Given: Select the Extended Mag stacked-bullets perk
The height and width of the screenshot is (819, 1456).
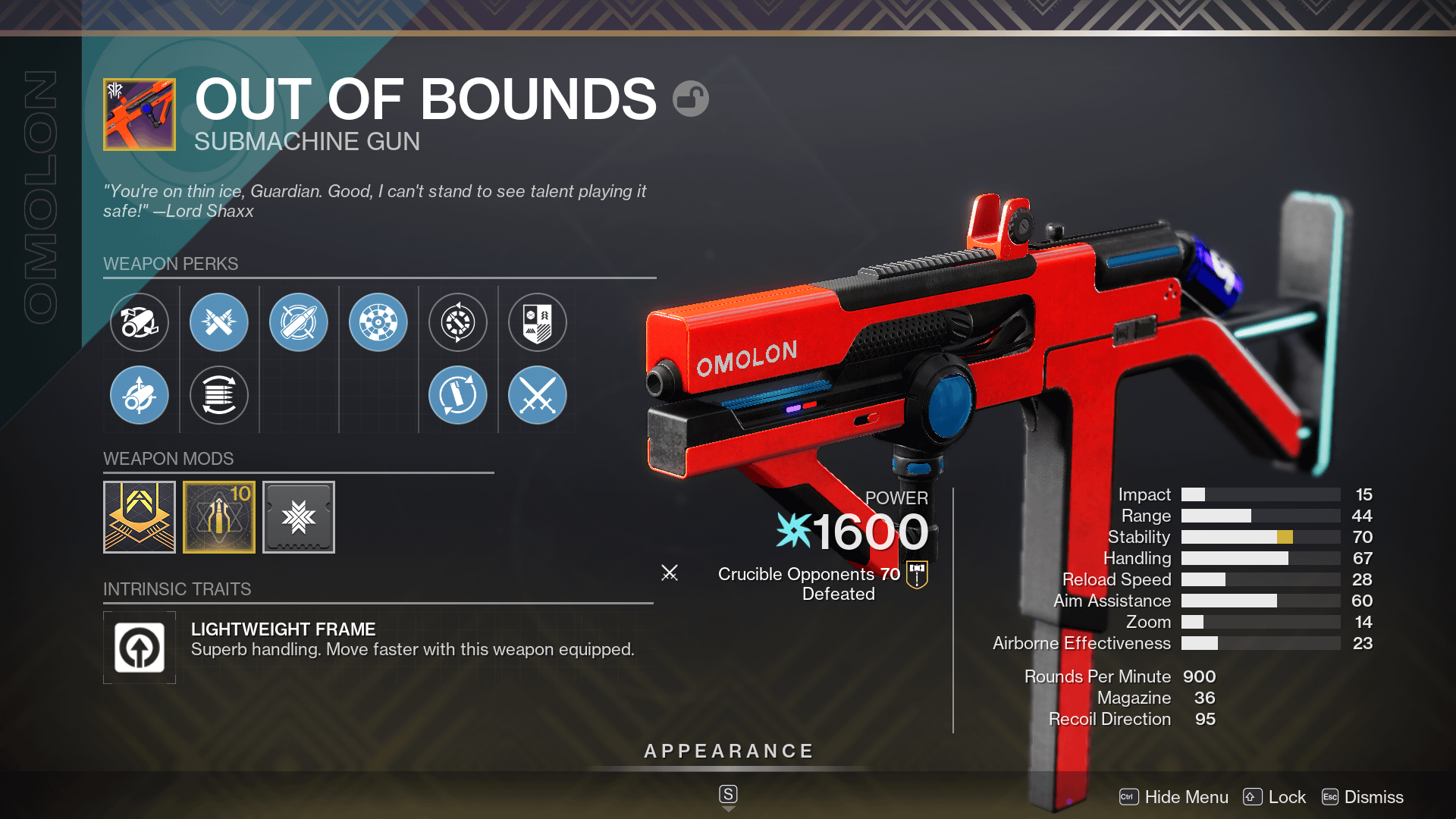Looking at the screenshot, I should tap(219, 395).
